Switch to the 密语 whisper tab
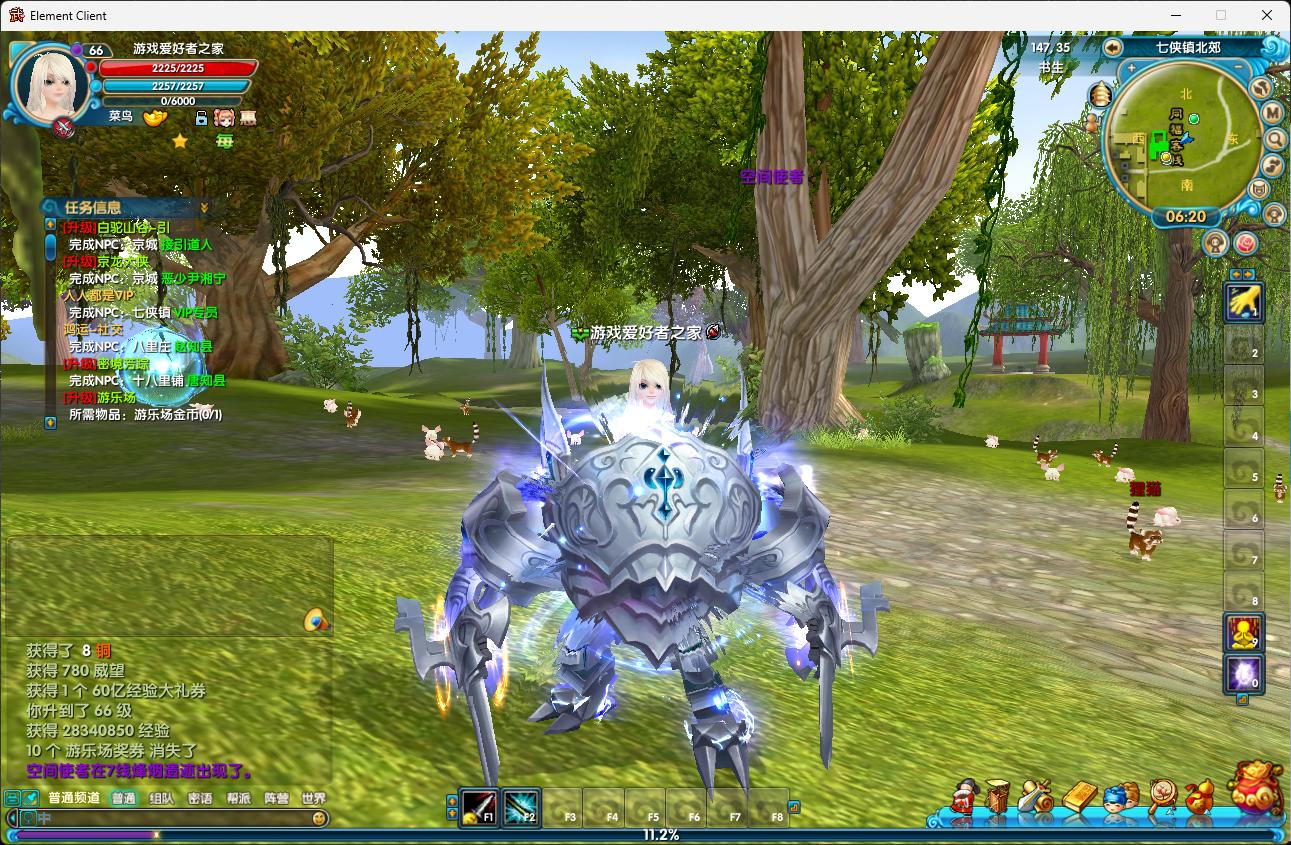The image size is (1291, 845). click(200, 798)
